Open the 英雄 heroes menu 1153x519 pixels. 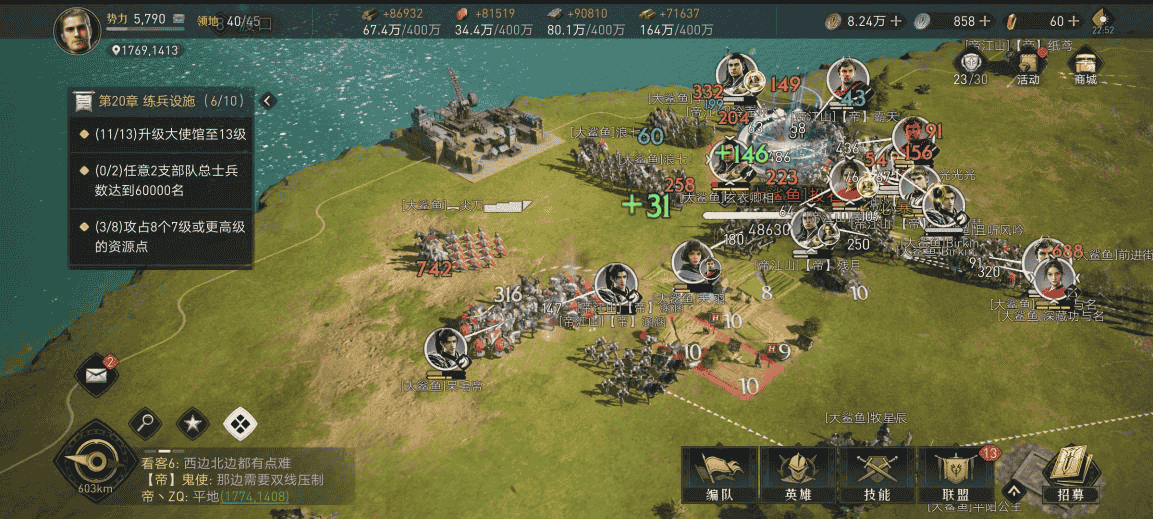798,475
